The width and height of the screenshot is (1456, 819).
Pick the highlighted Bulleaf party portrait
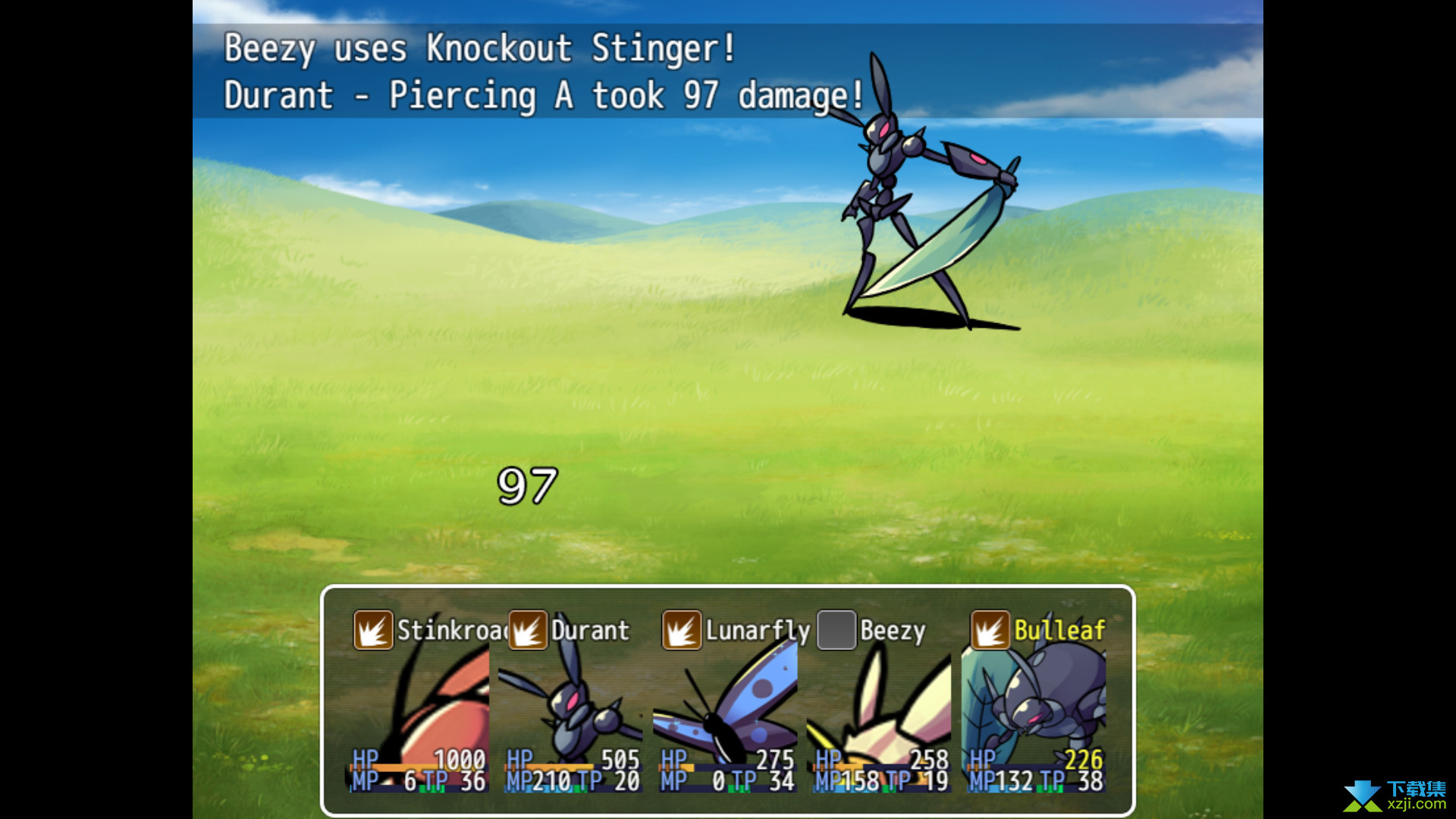pos(1035,705)
